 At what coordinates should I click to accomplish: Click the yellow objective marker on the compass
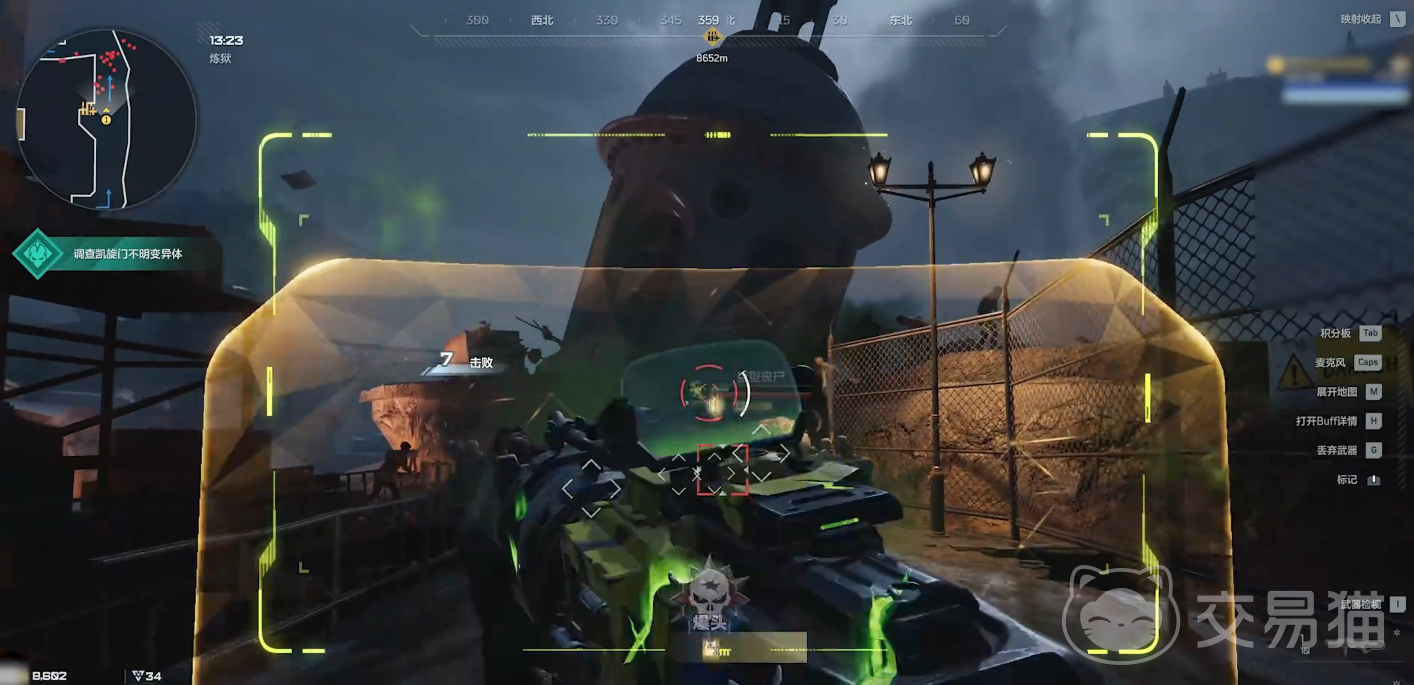click(712, 37)
